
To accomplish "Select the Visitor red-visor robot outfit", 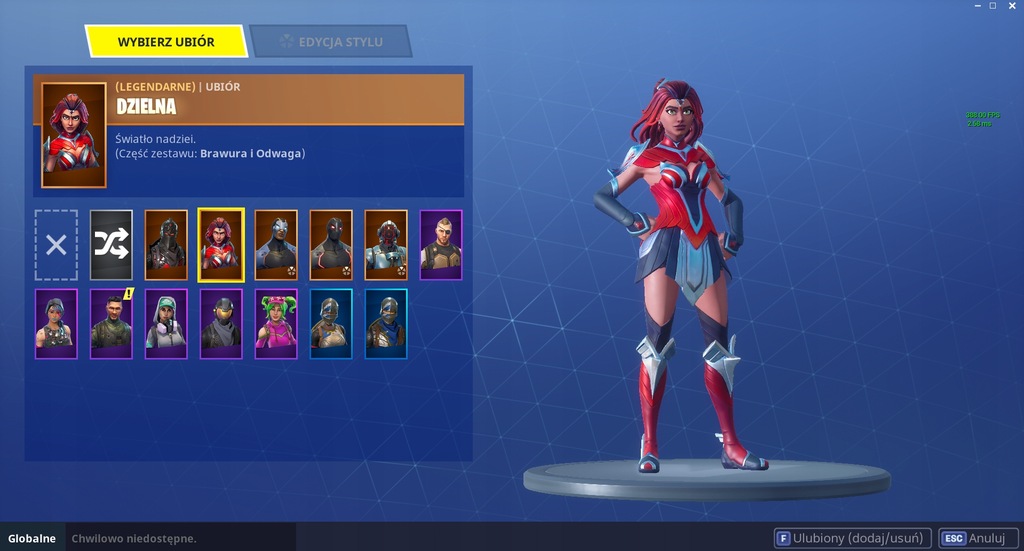I will 386,245.
